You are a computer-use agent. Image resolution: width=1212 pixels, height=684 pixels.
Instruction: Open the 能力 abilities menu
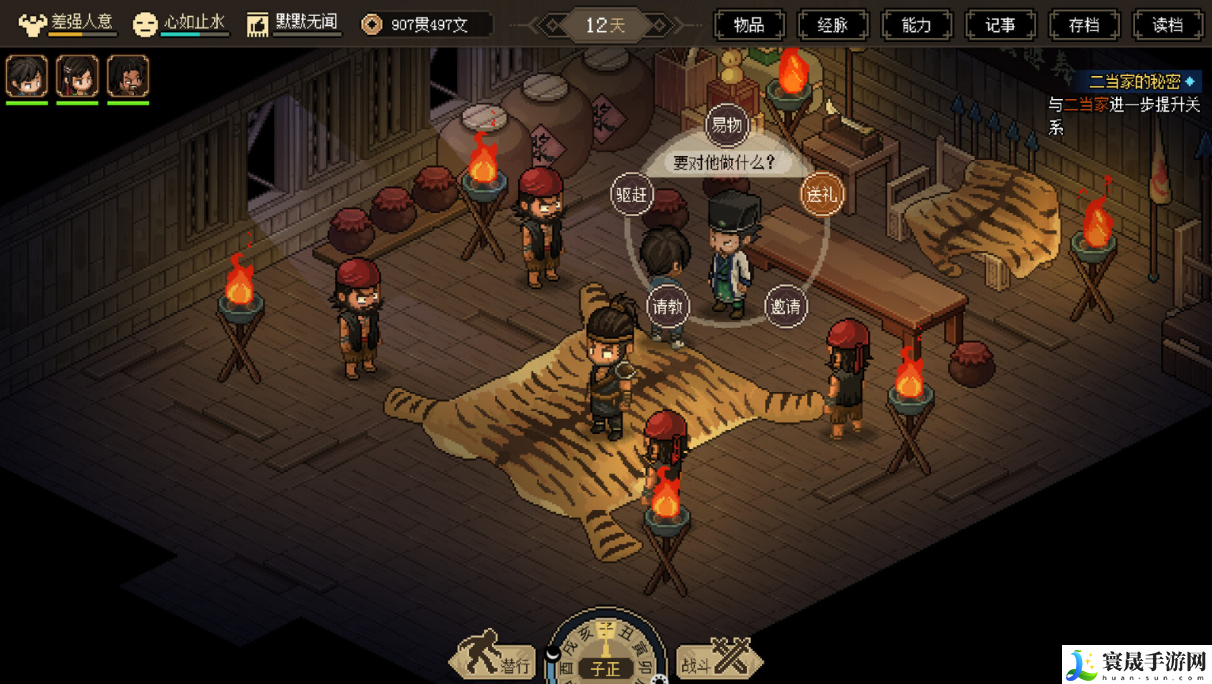coord(916,25)
